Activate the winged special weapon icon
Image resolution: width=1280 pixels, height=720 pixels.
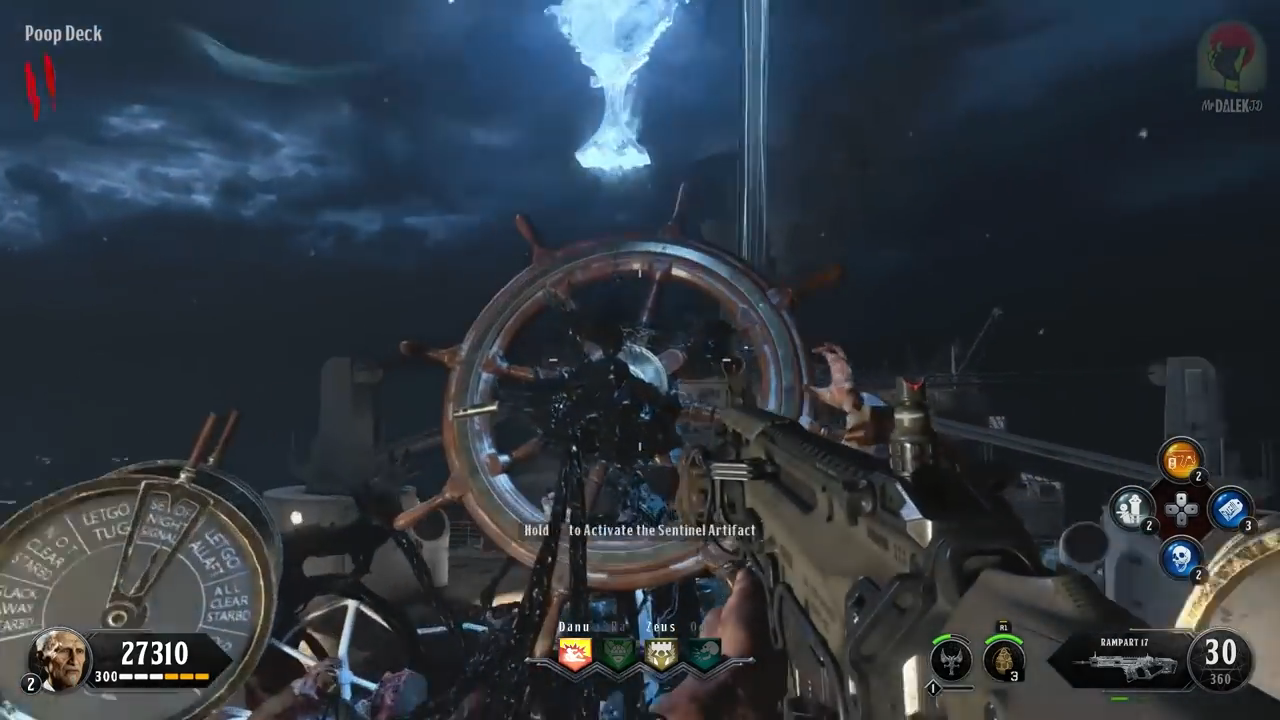coord(950,659)
